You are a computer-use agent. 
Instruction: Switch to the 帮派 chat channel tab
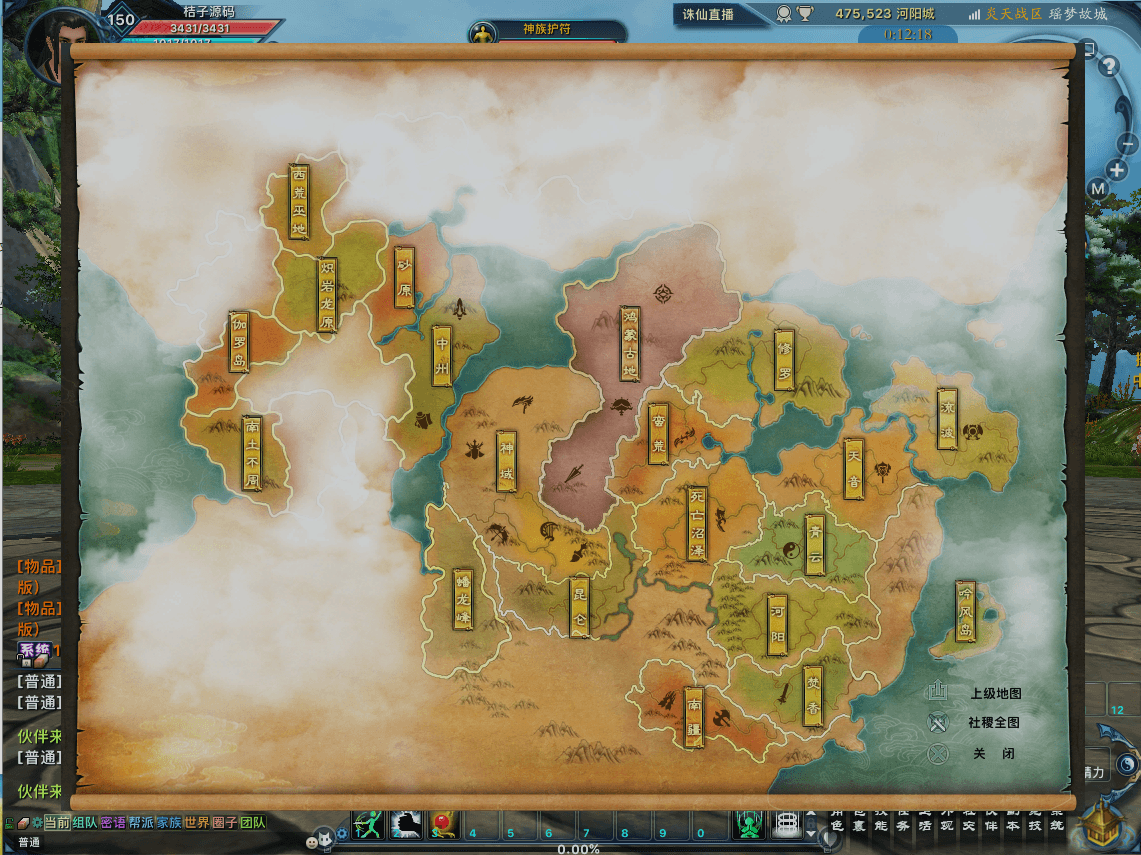click(x=141, y=822)
